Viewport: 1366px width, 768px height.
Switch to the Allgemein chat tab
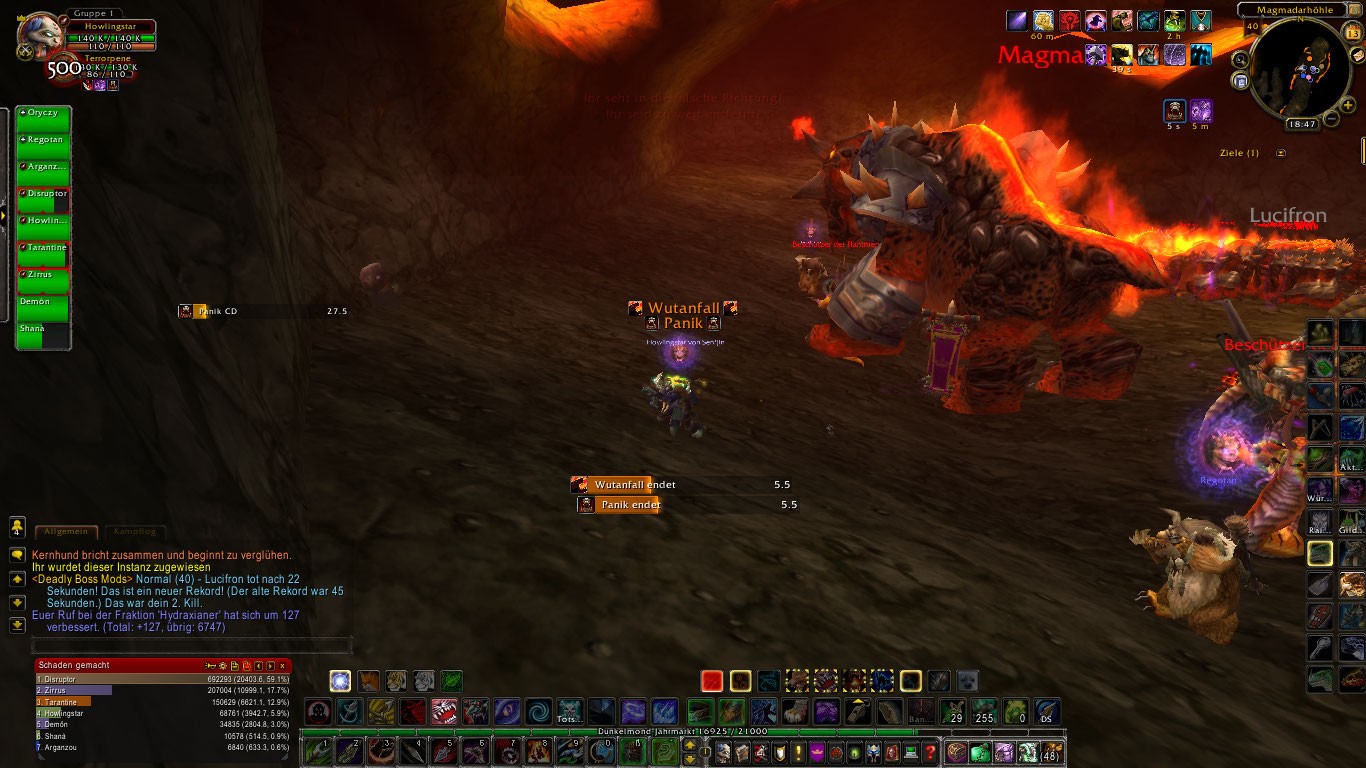[x=67, y=532]
